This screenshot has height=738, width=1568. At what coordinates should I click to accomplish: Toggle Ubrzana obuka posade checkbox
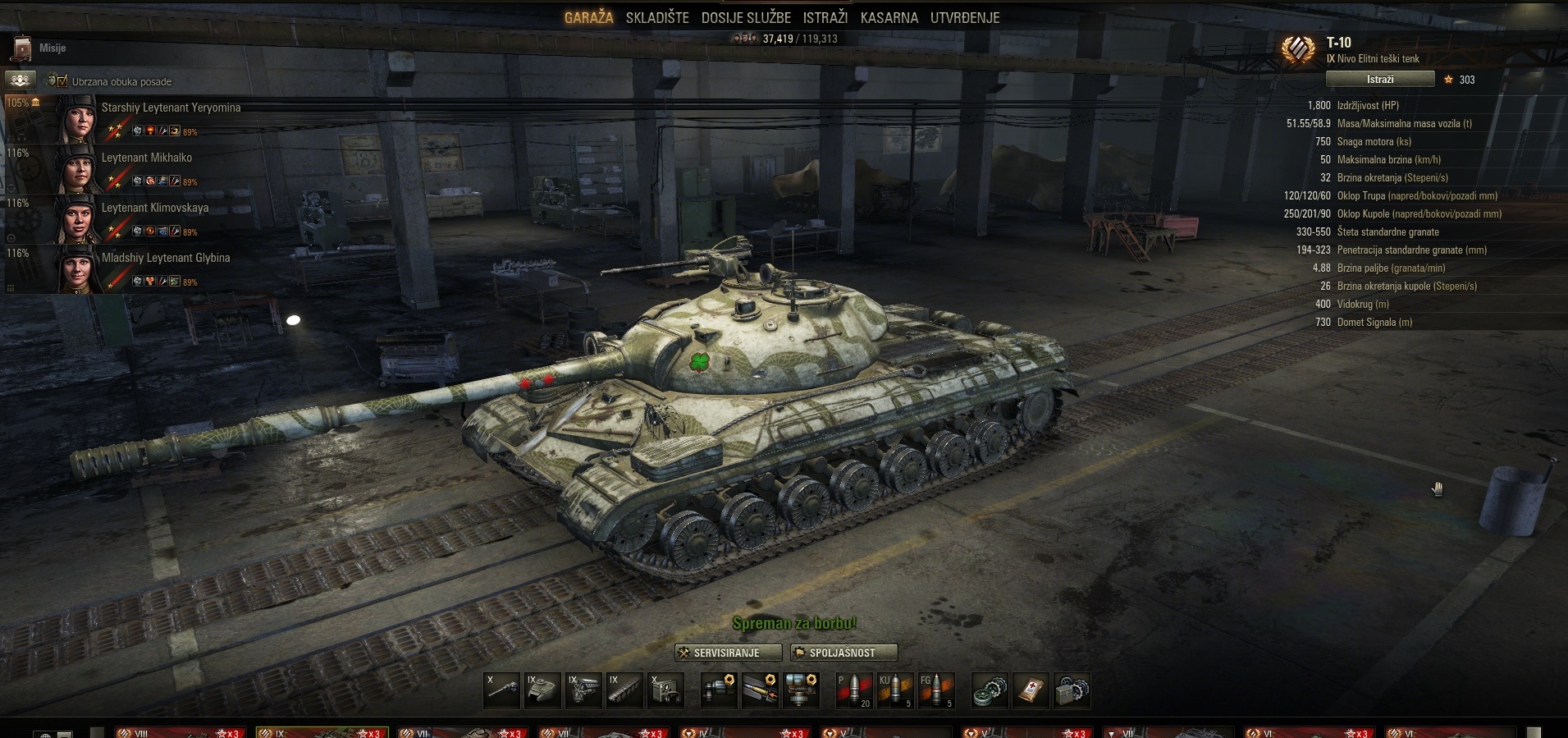(x=62, y=80)
